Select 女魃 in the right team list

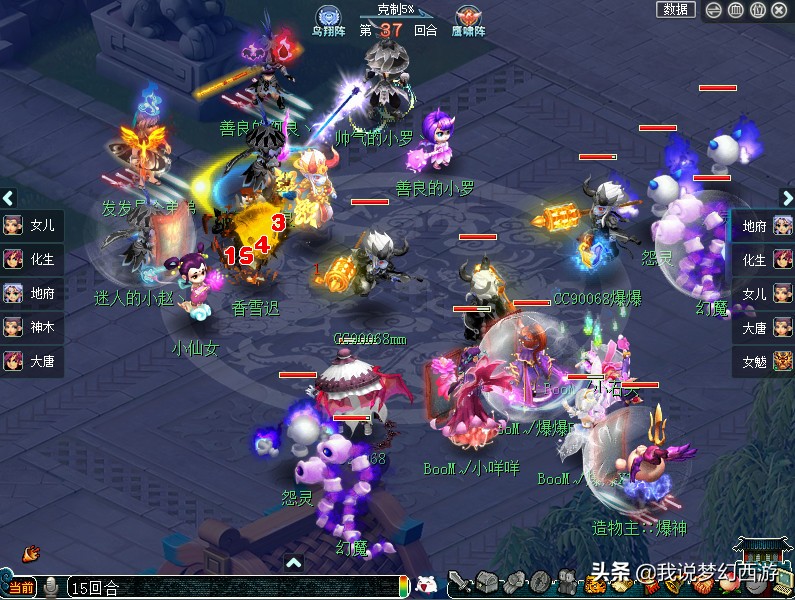click(x=764, y=362)
